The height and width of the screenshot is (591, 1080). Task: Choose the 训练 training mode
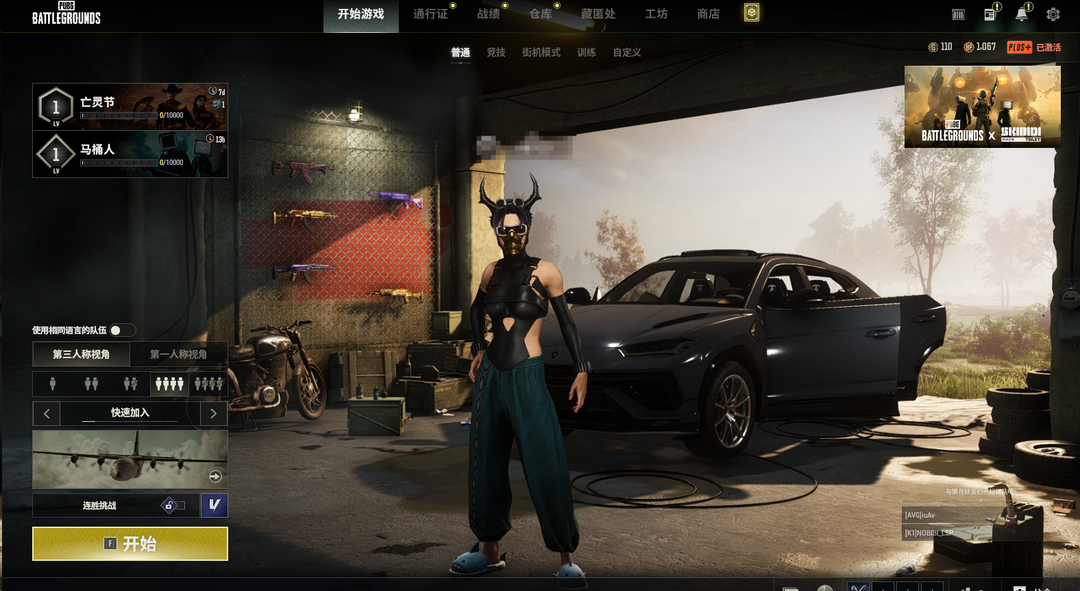587,52
